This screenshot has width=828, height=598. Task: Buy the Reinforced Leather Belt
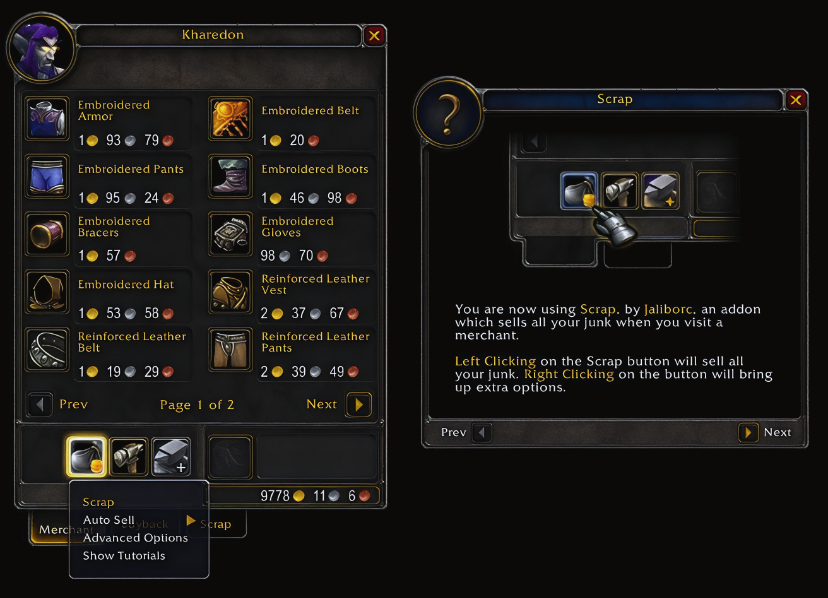pyautogui.click(x=45, y=349)
